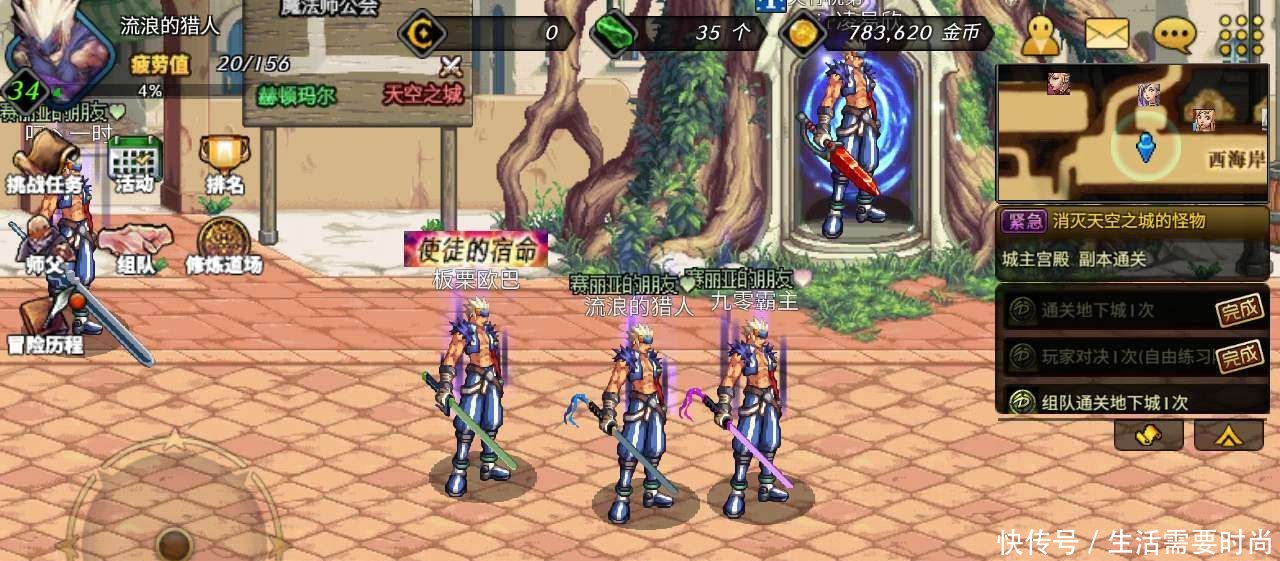This screenshot has height=561, width=1280.
Task: Enter the 修炼道场 training dojo
Action: 223,247
